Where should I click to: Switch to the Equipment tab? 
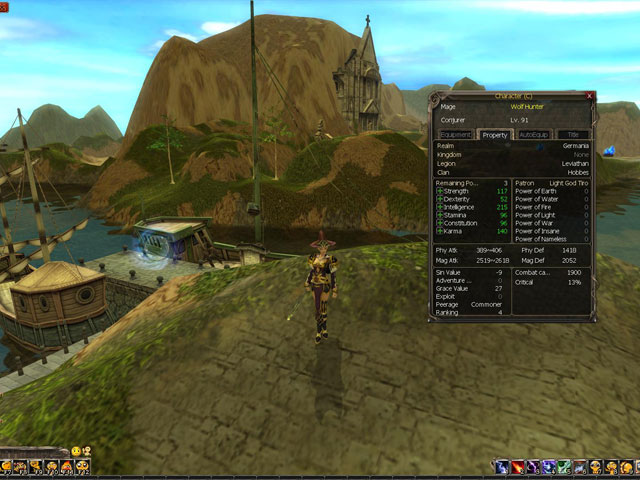click(456, 134)
